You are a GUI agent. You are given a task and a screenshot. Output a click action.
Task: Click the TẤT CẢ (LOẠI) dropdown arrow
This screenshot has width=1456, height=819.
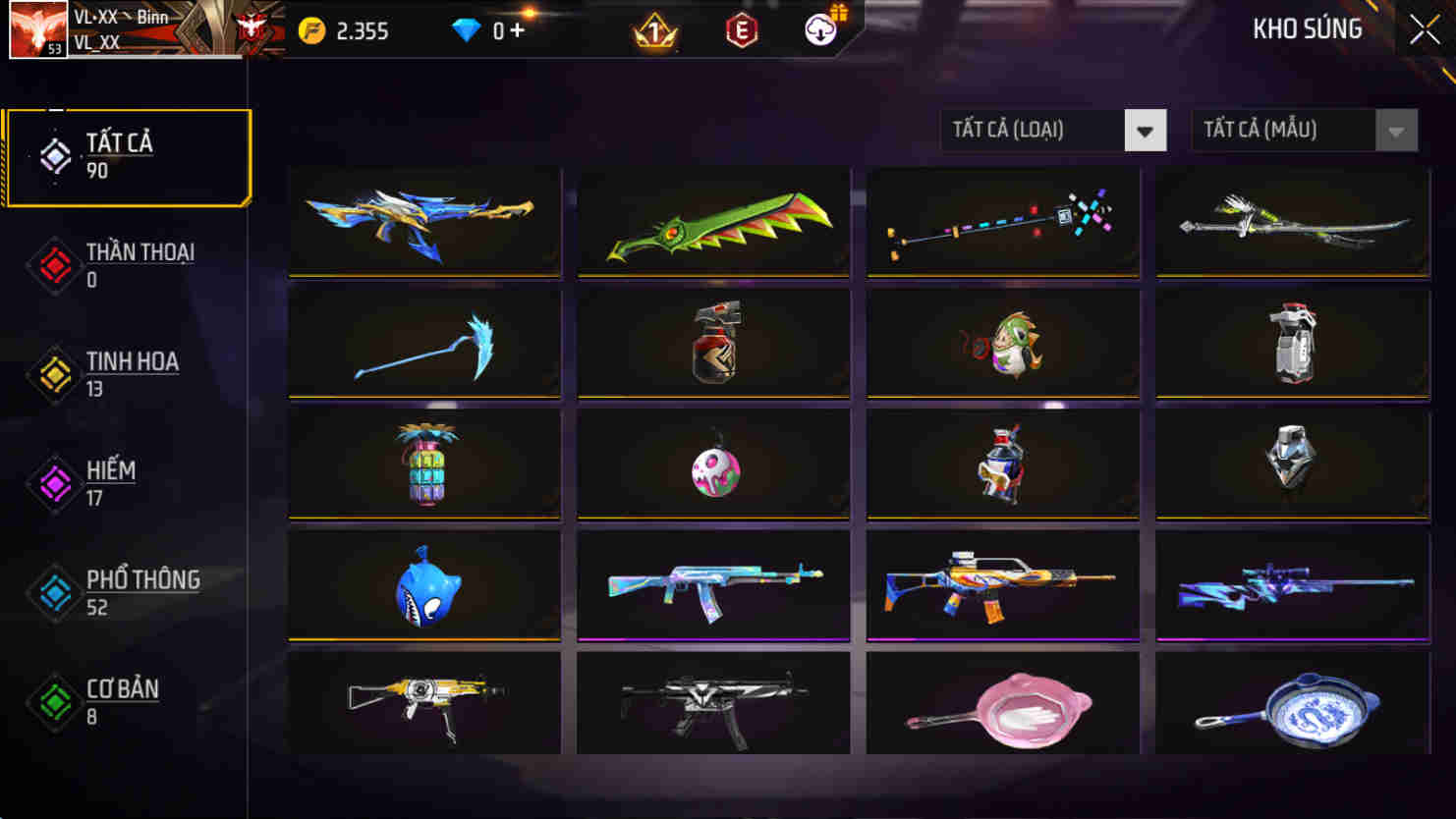coord(1146,130)
